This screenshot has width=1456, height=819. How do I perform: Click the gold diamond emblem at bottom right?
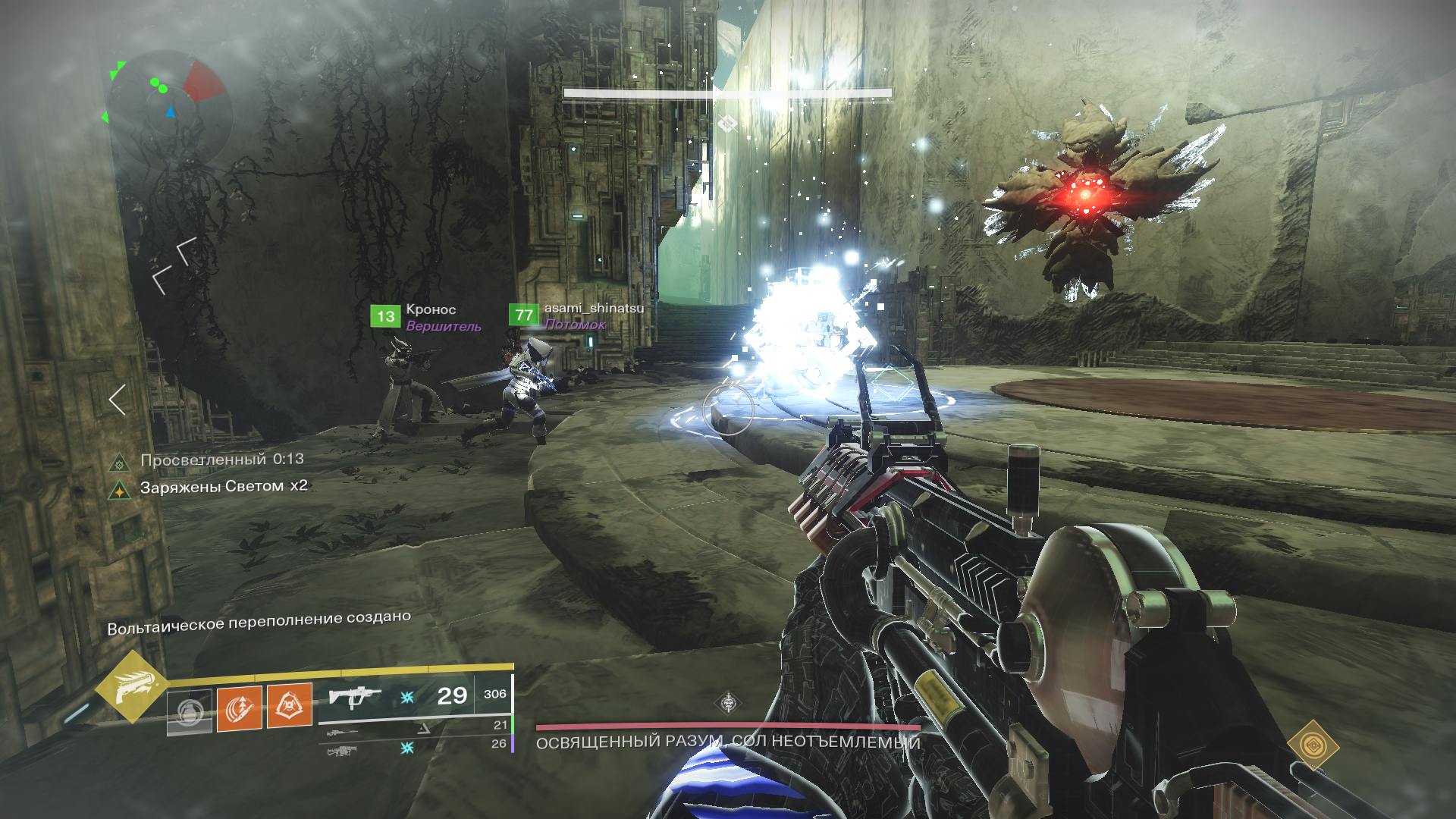point(1313,745)
